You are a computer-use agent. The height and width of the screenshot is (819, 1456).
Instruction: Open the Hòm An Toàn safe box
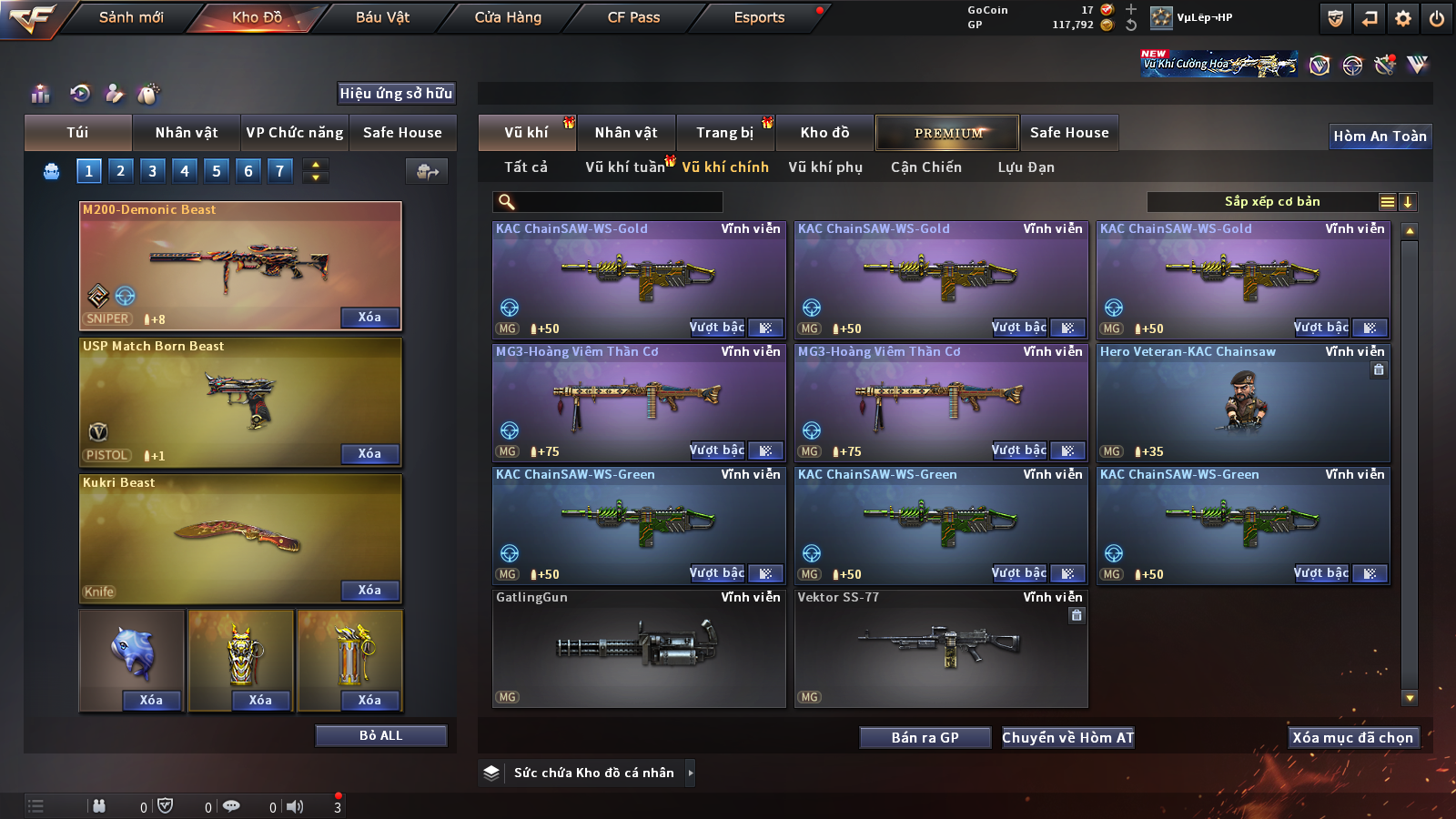click(x=1380, y=136)
